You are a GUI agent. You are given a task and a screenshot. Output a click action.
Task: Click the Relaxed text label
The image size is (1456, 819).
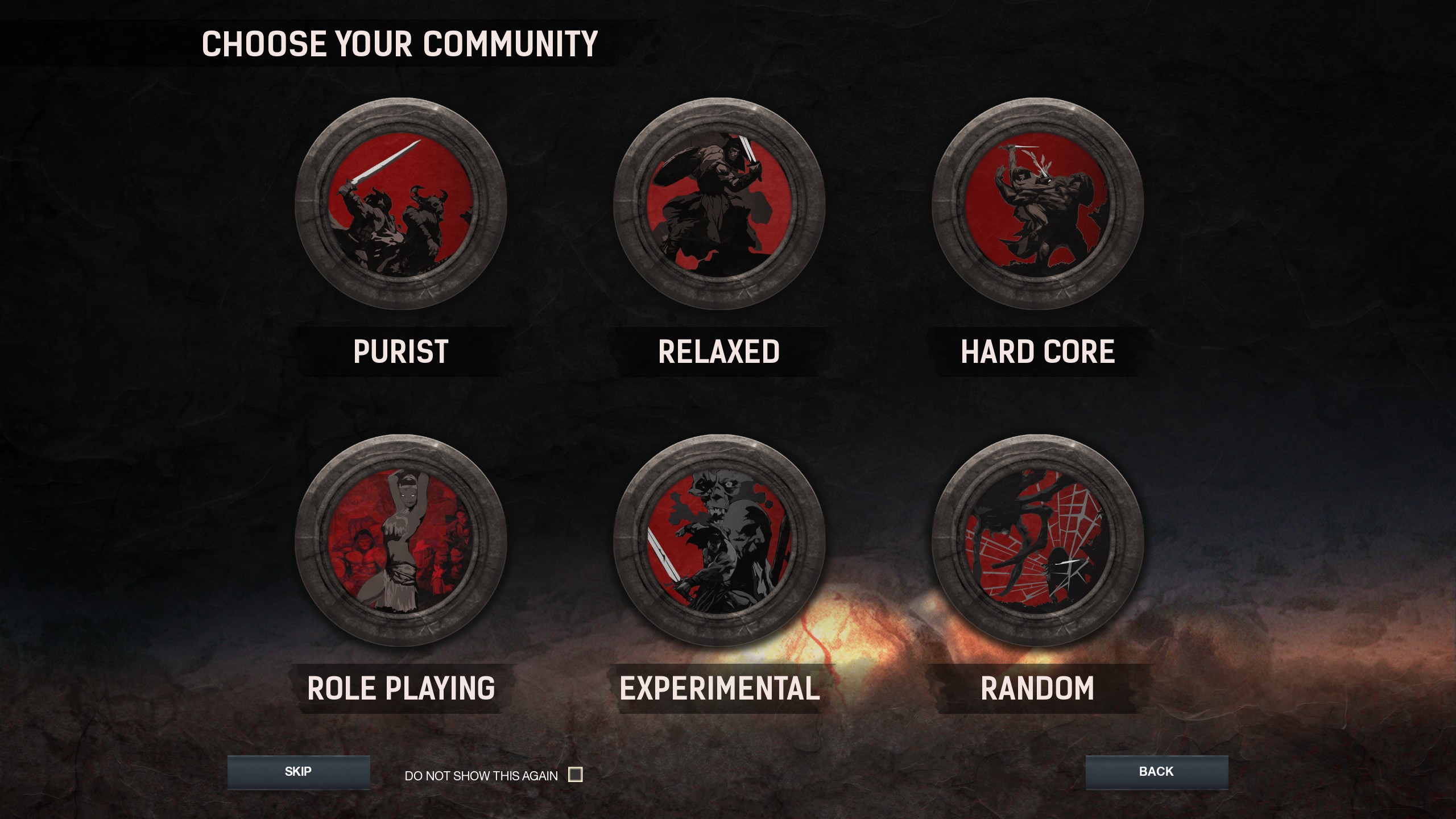click(719, 351)
